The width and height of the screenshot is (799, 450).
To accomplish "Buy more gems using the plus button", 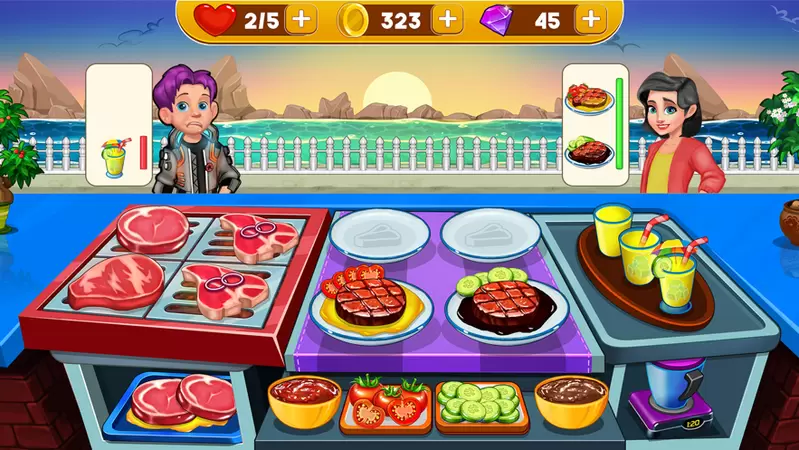I will click(x=591, y=18).
